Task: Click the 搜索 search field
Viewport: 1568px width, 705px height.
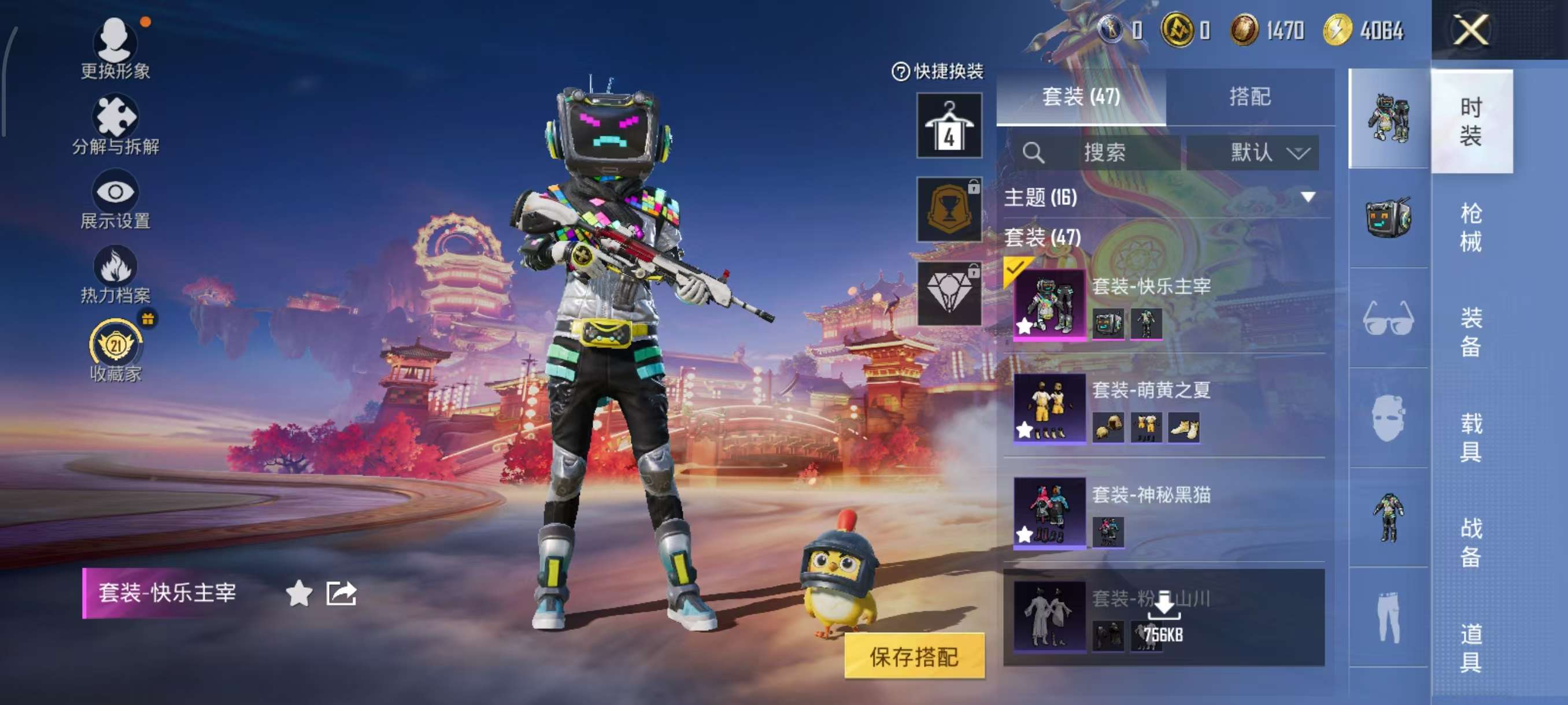Action: pos(1103,152)
